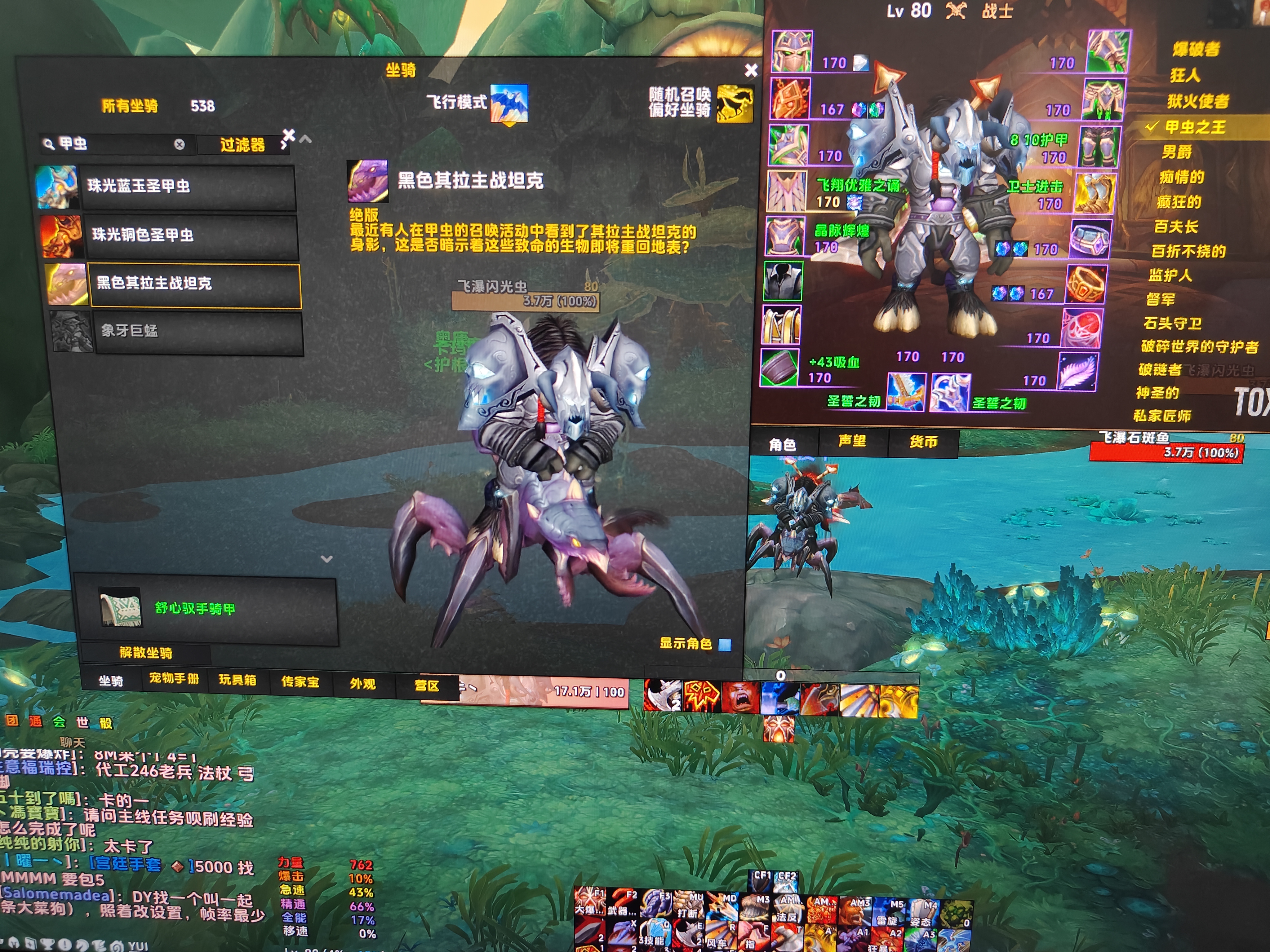
Task: Open the 货币 currency tab
Action: pyautogui.click(x=923, y=442)
